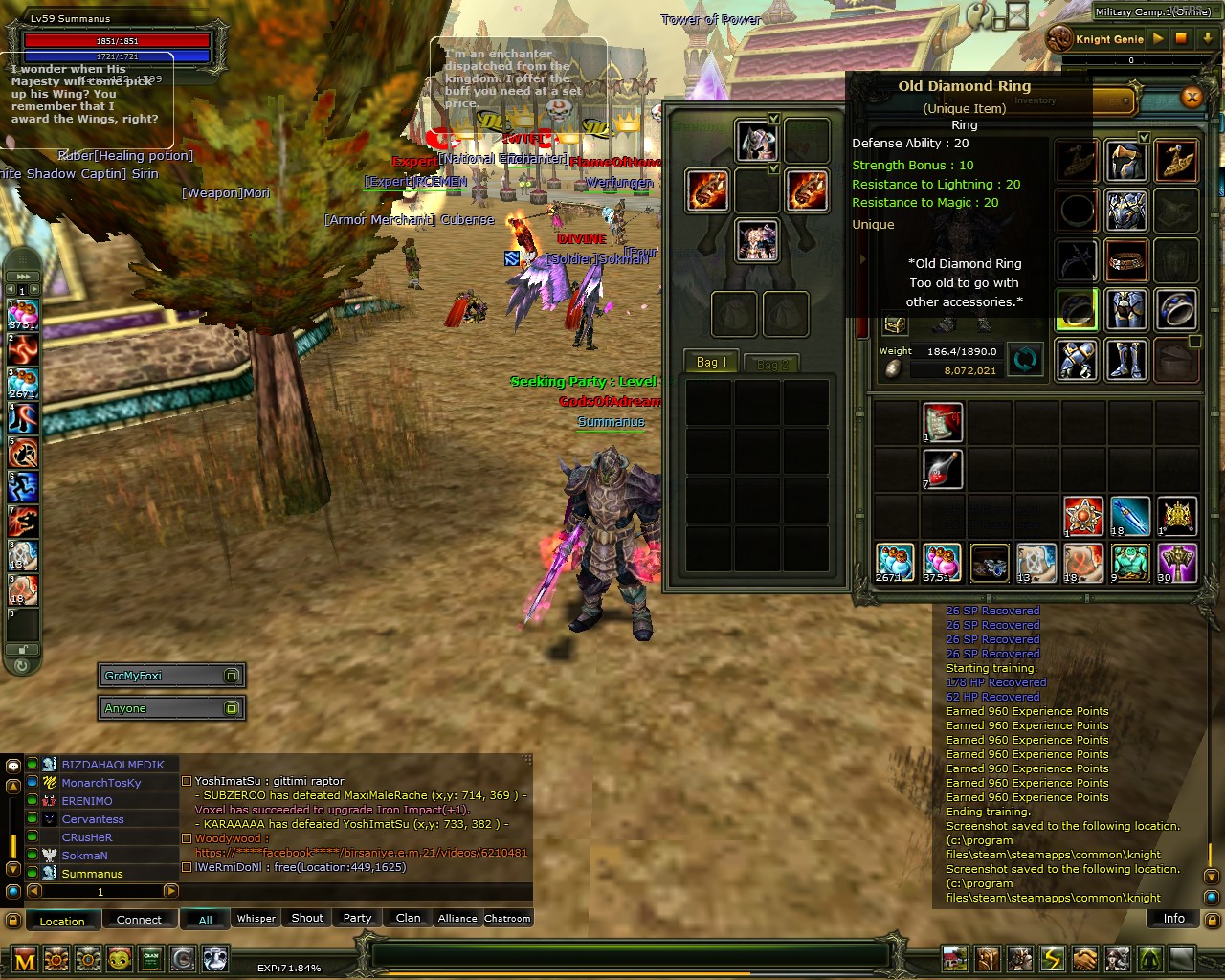Close the inventory window
1225x980 pixels.
1192,97
